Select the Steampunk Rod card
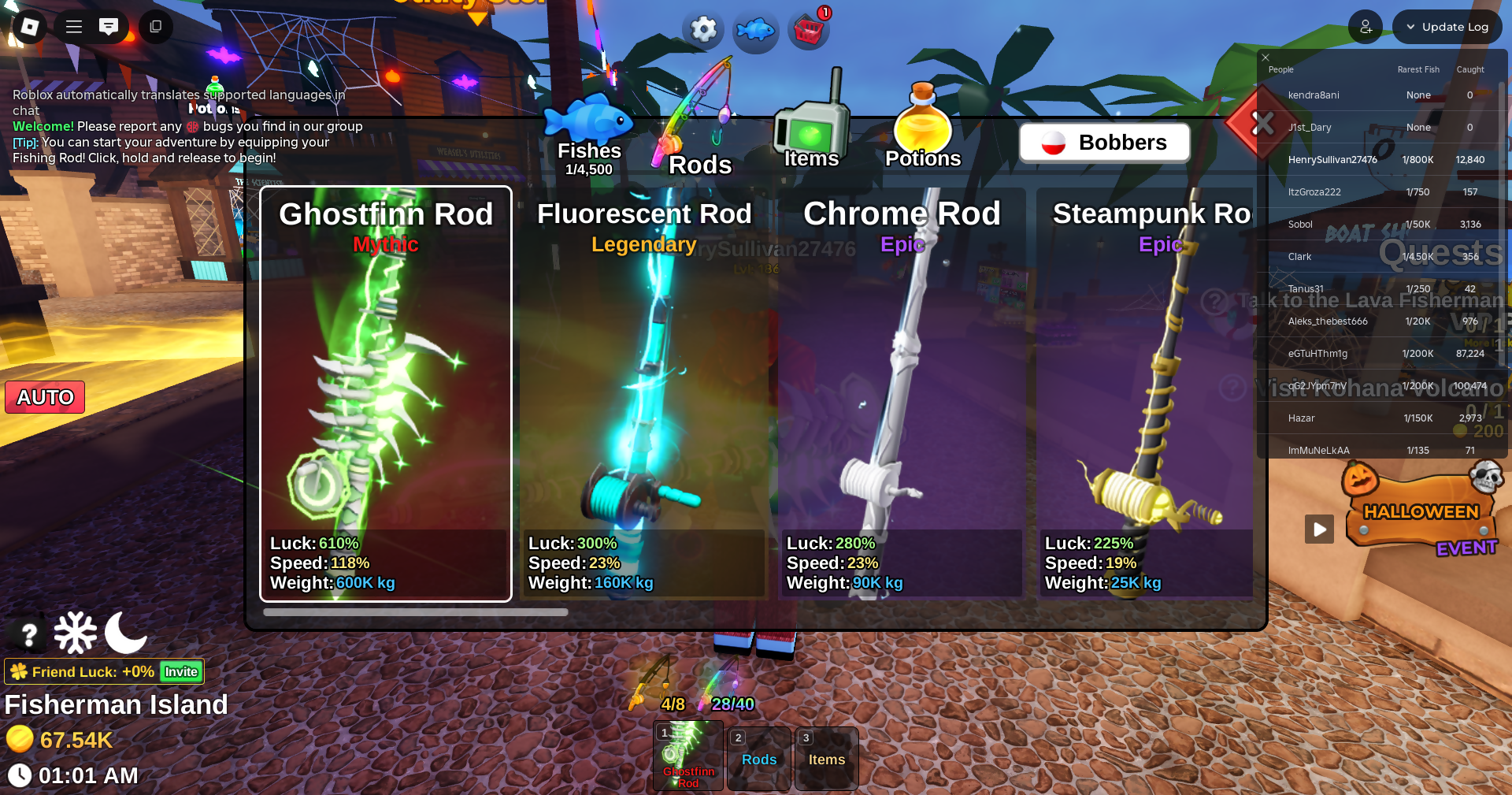Image resolution: width=1512 pixels, height=795 pixels. pos(1147,394)
